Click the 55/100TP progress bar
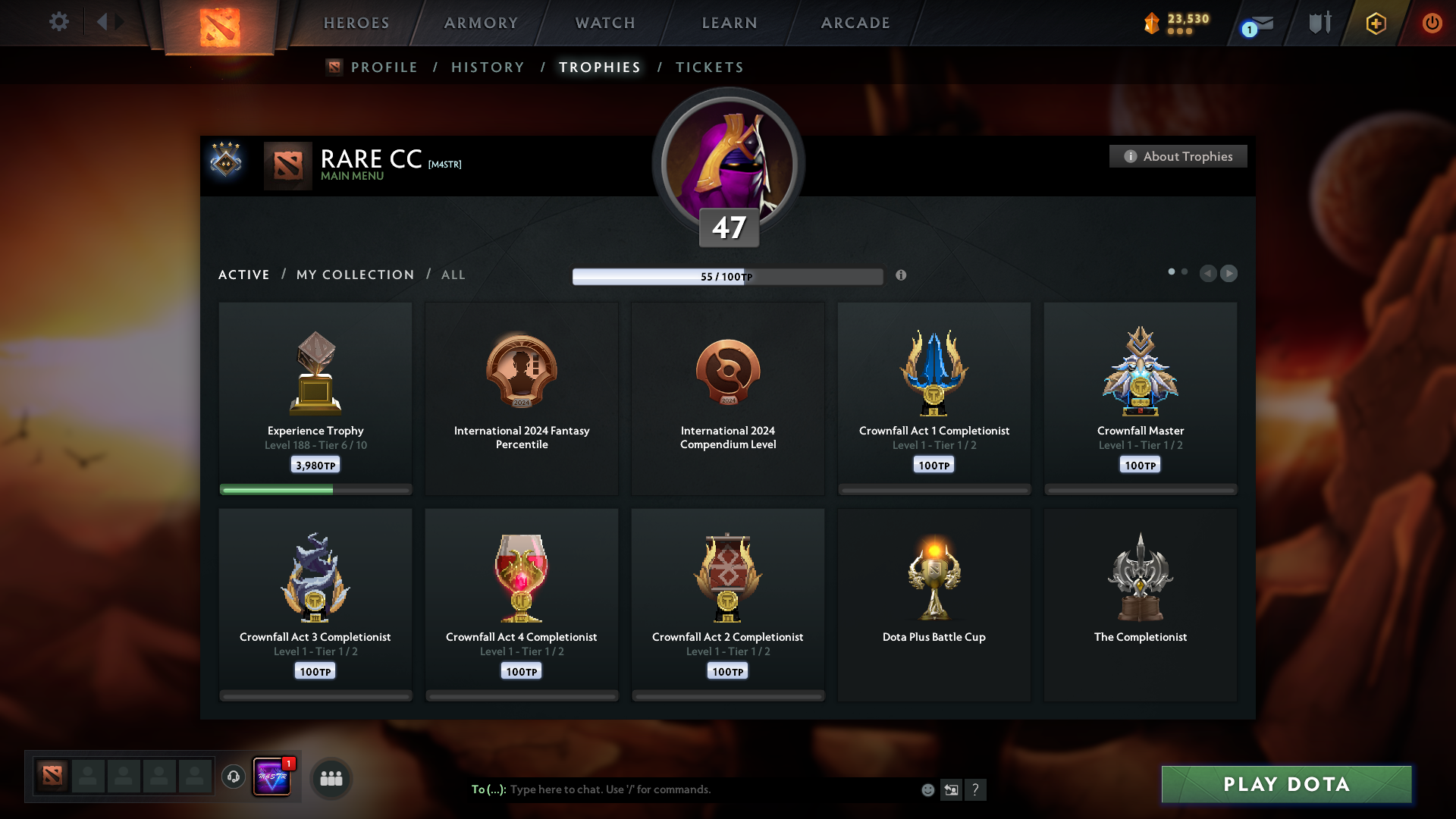The height and width of the screenshot is (819, 1456). 728,276
